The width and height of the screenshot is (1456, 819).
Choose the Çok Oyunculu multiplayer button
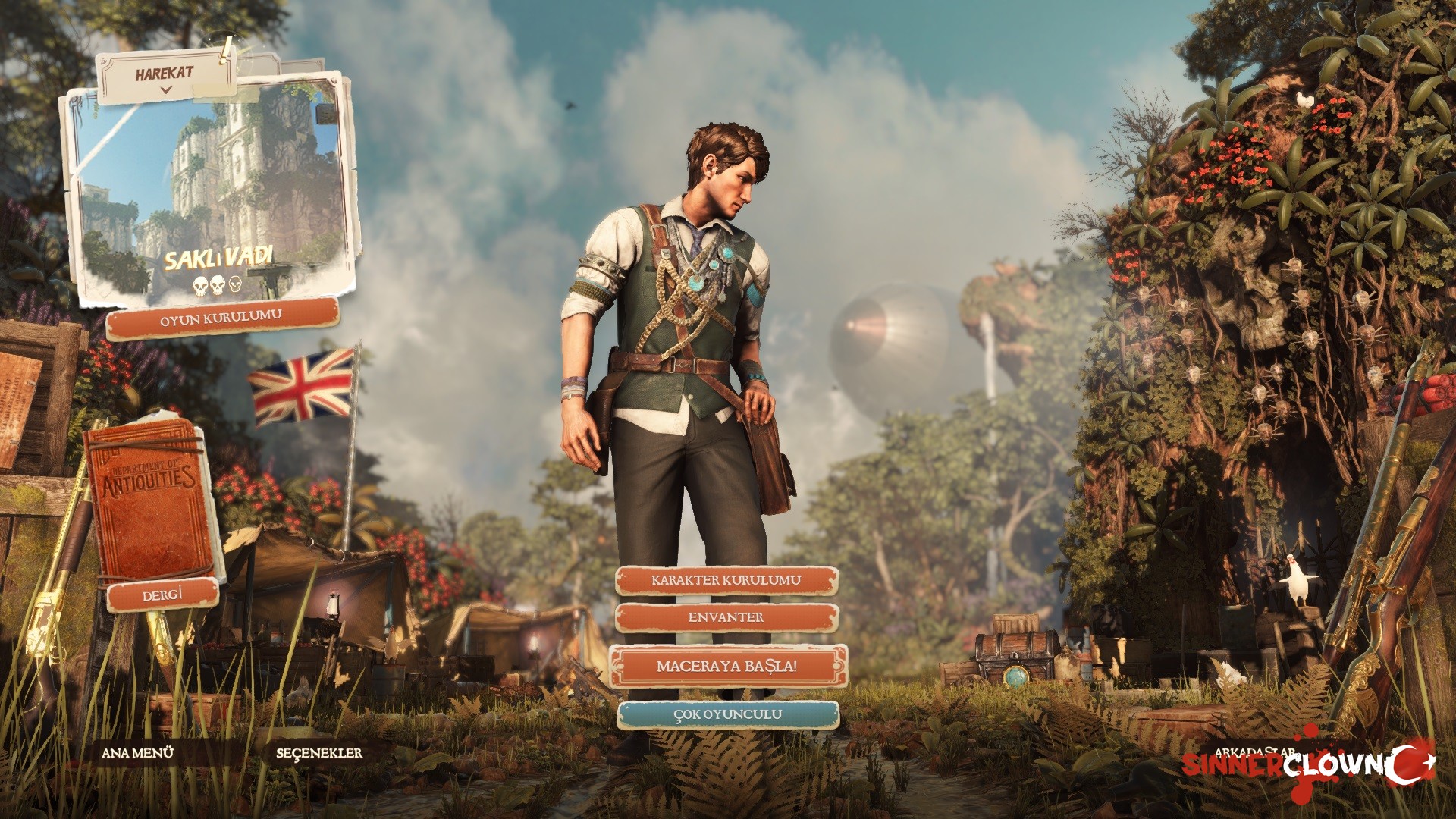727,714
